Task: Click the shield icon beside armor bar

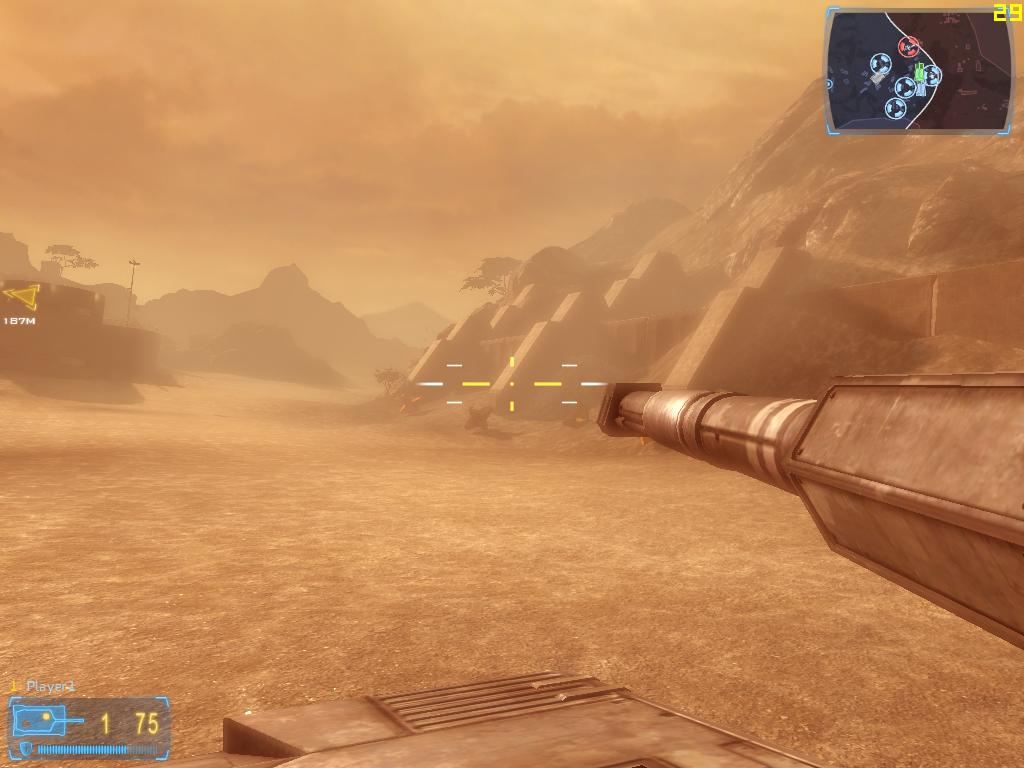Action: (x=25, y=749)
